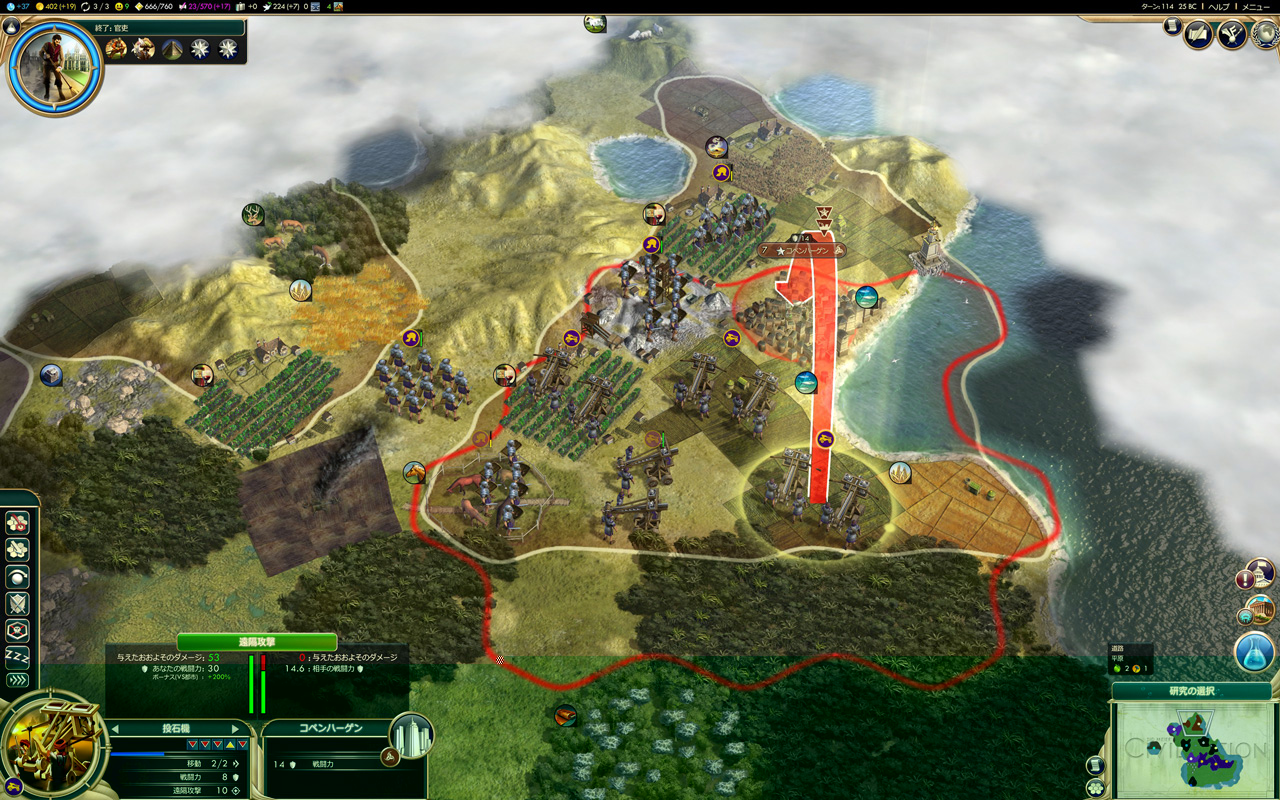Choose the fortify shield and swords action

[17, 604]
